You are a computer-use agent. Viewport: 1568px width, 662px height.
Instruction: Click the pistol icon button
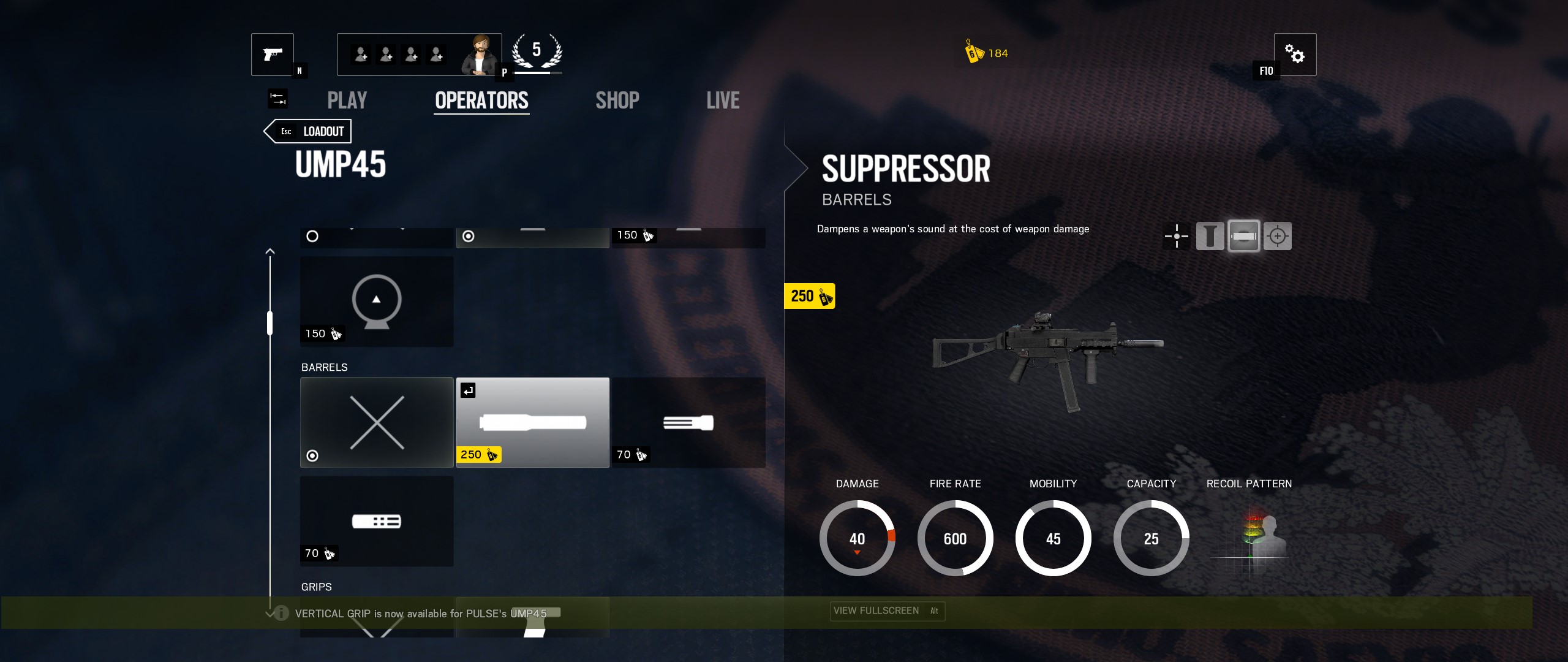(273, 54)
